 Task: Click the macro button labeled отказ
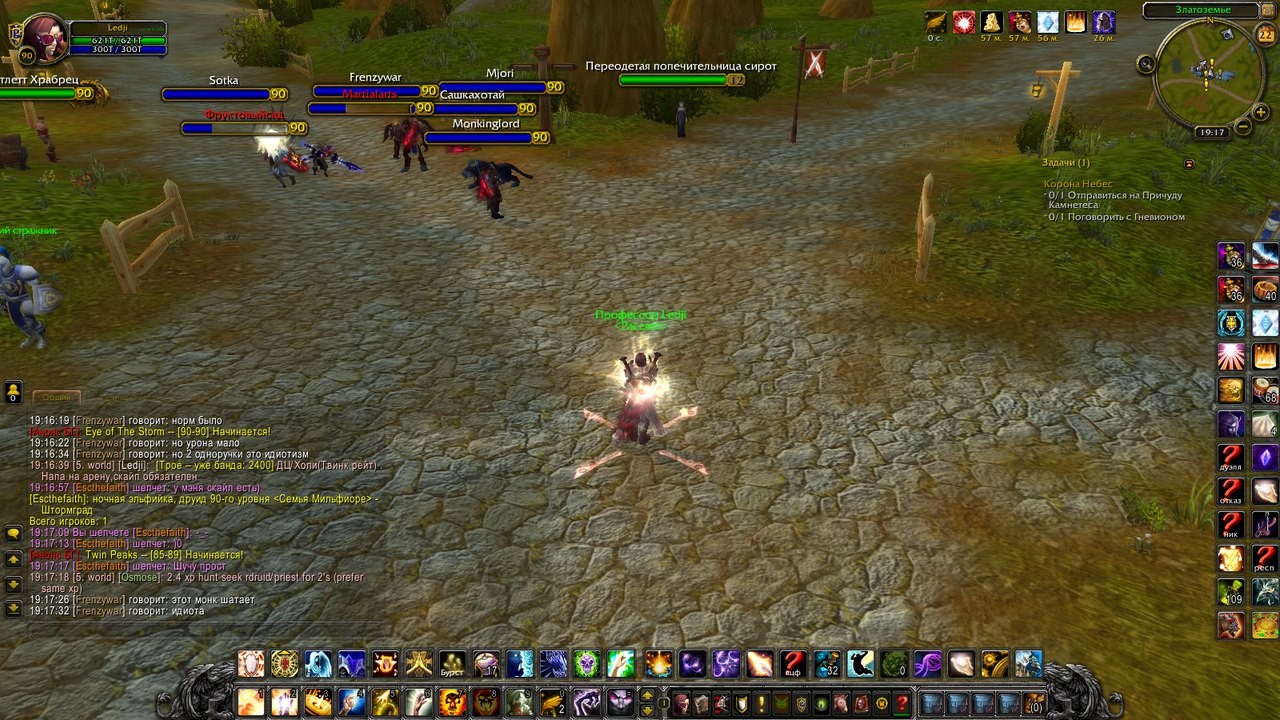point(1231,492)
